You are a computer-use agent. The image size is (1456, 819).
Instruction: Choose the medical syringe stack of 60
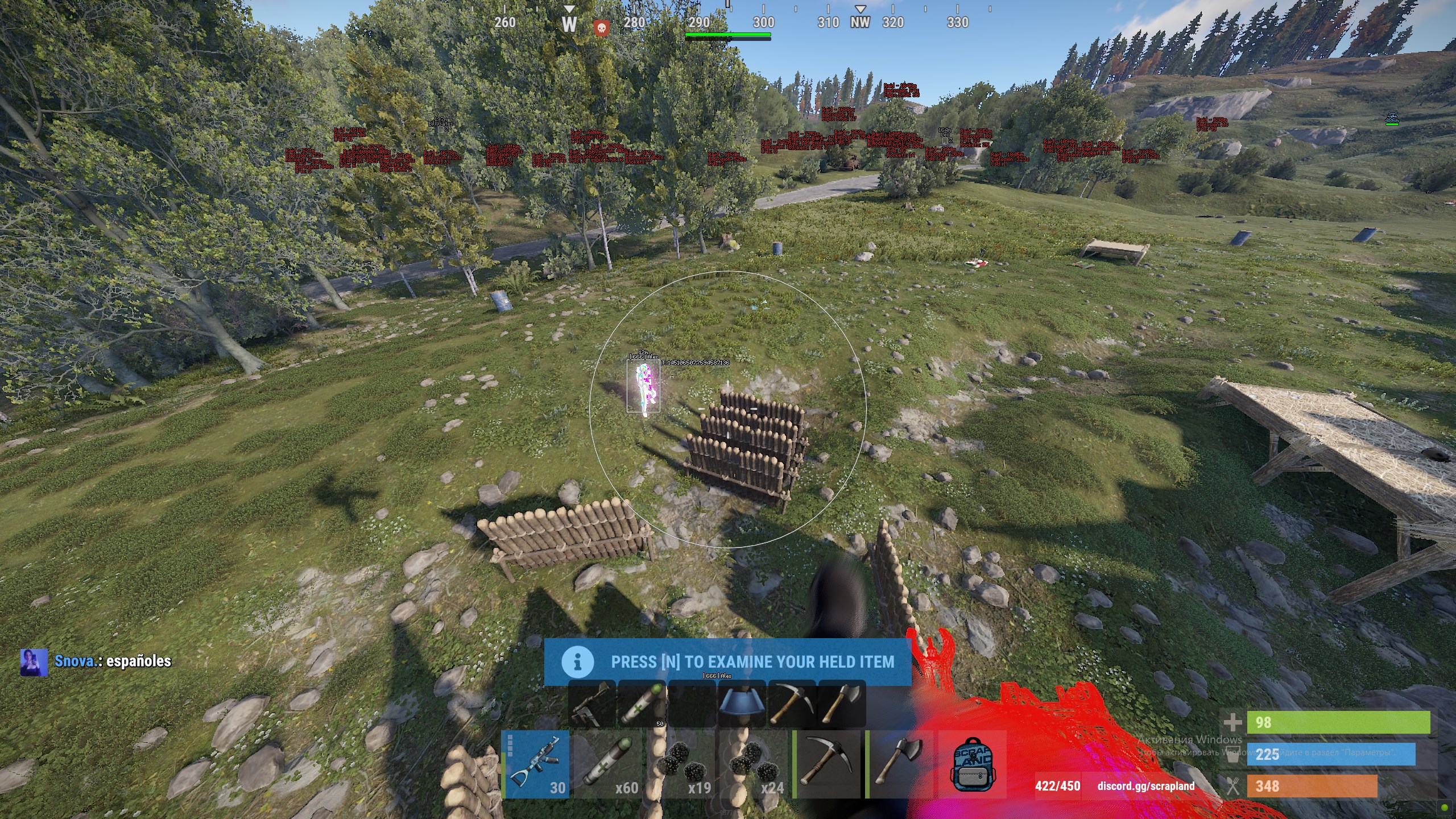[609, 764]
